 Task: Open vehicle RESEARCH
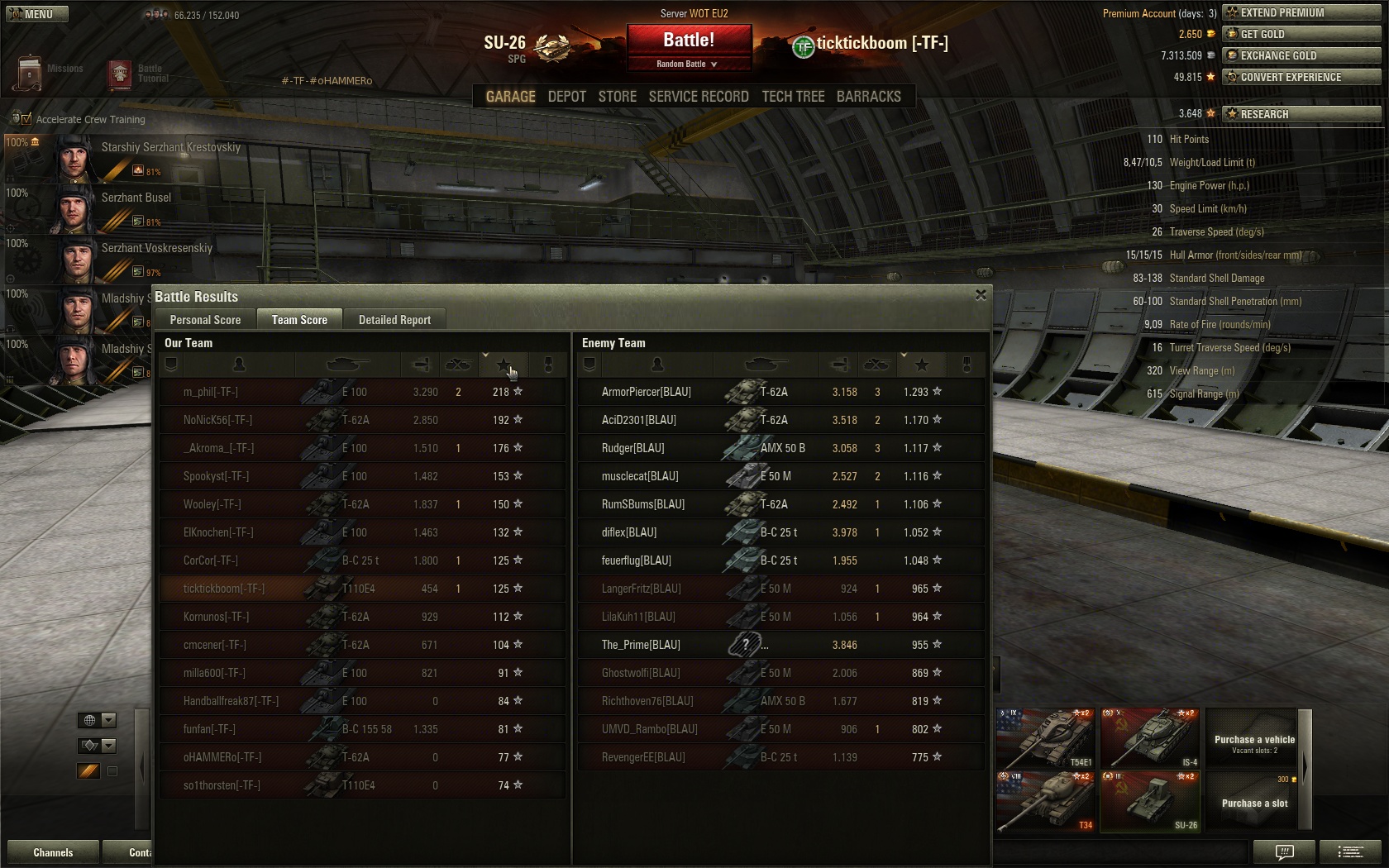coord(1301,114)
